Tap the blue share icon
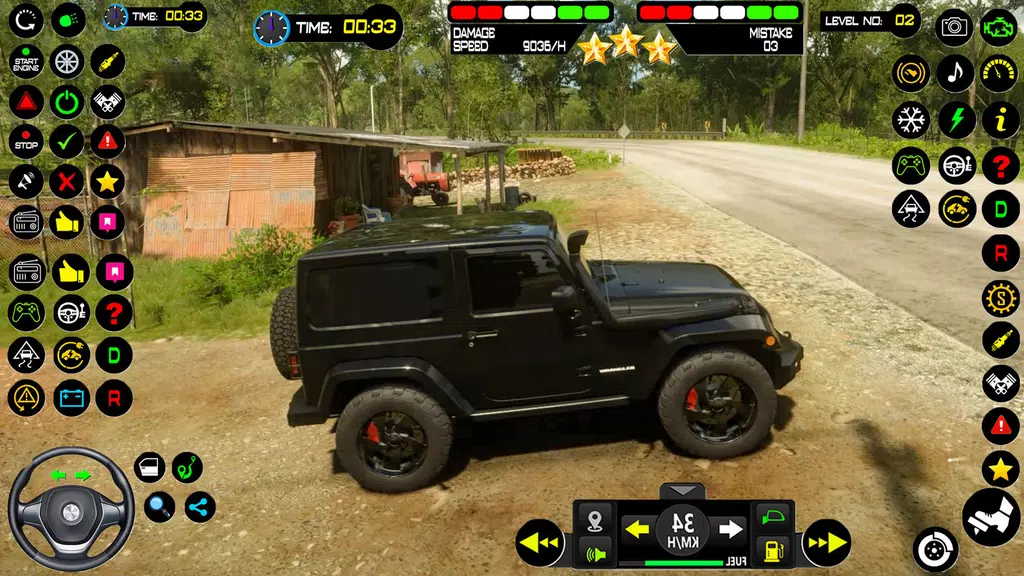Screen dimensions: 1024x576 pyautogui.click(x=199, y=506)
